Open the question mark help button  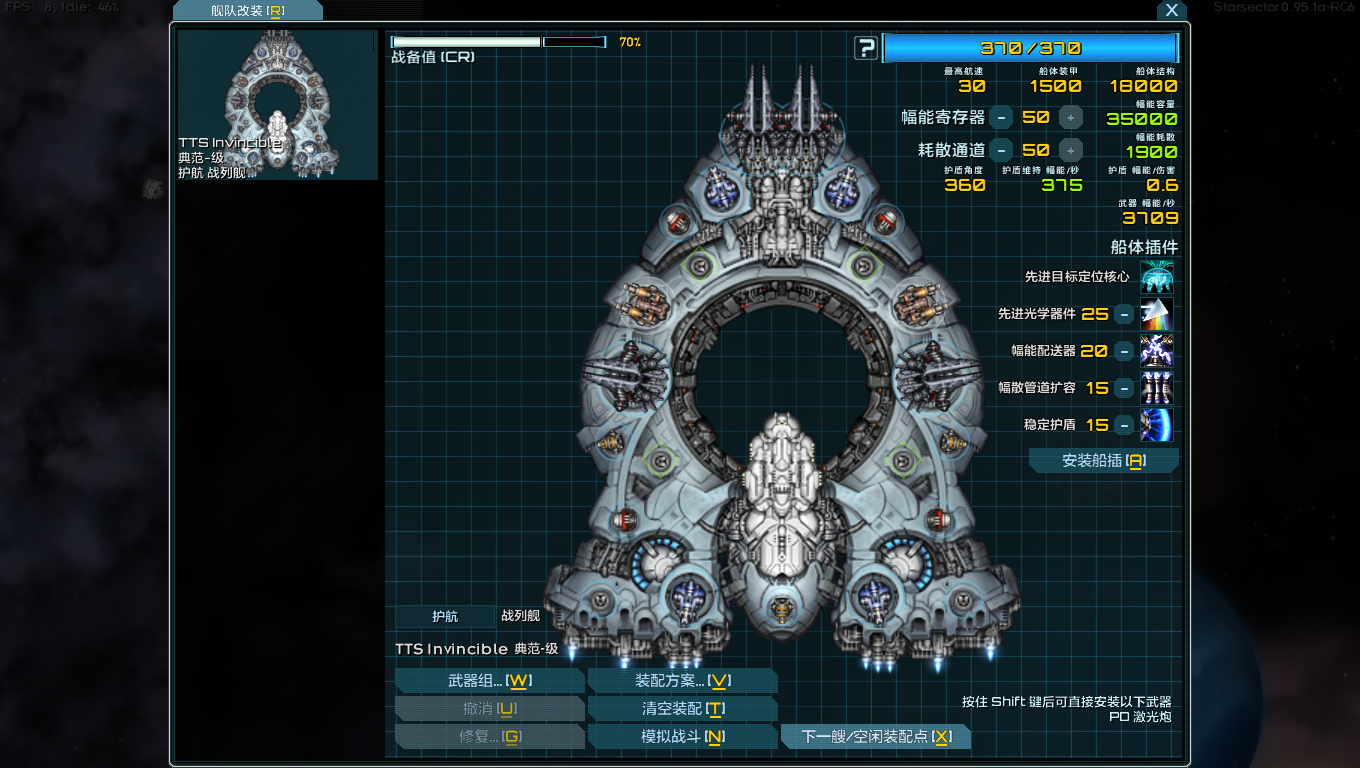click(866, 48)
